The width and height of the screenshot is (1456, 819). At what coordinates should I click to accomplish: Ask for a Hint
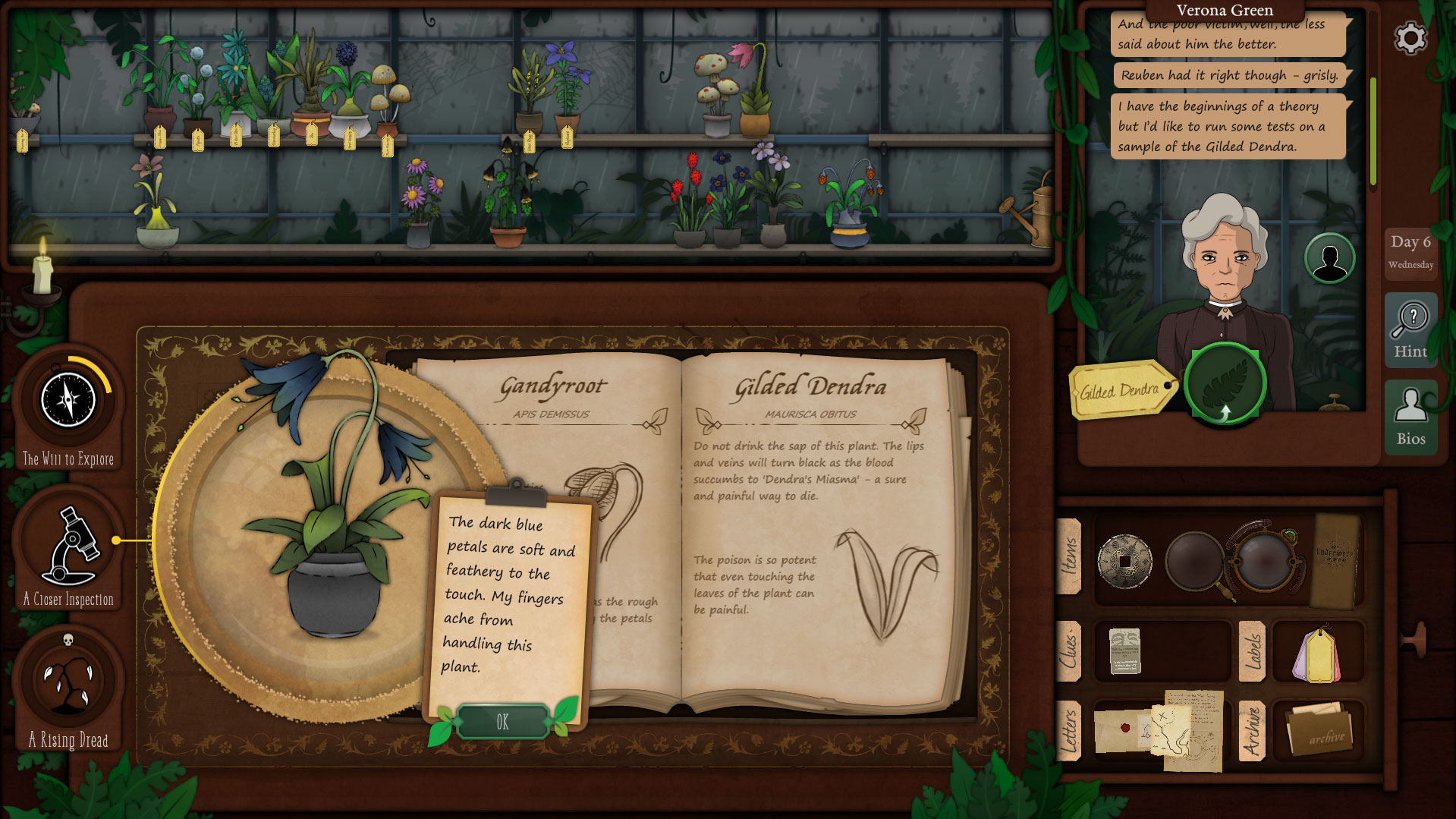coord(1410,329)
